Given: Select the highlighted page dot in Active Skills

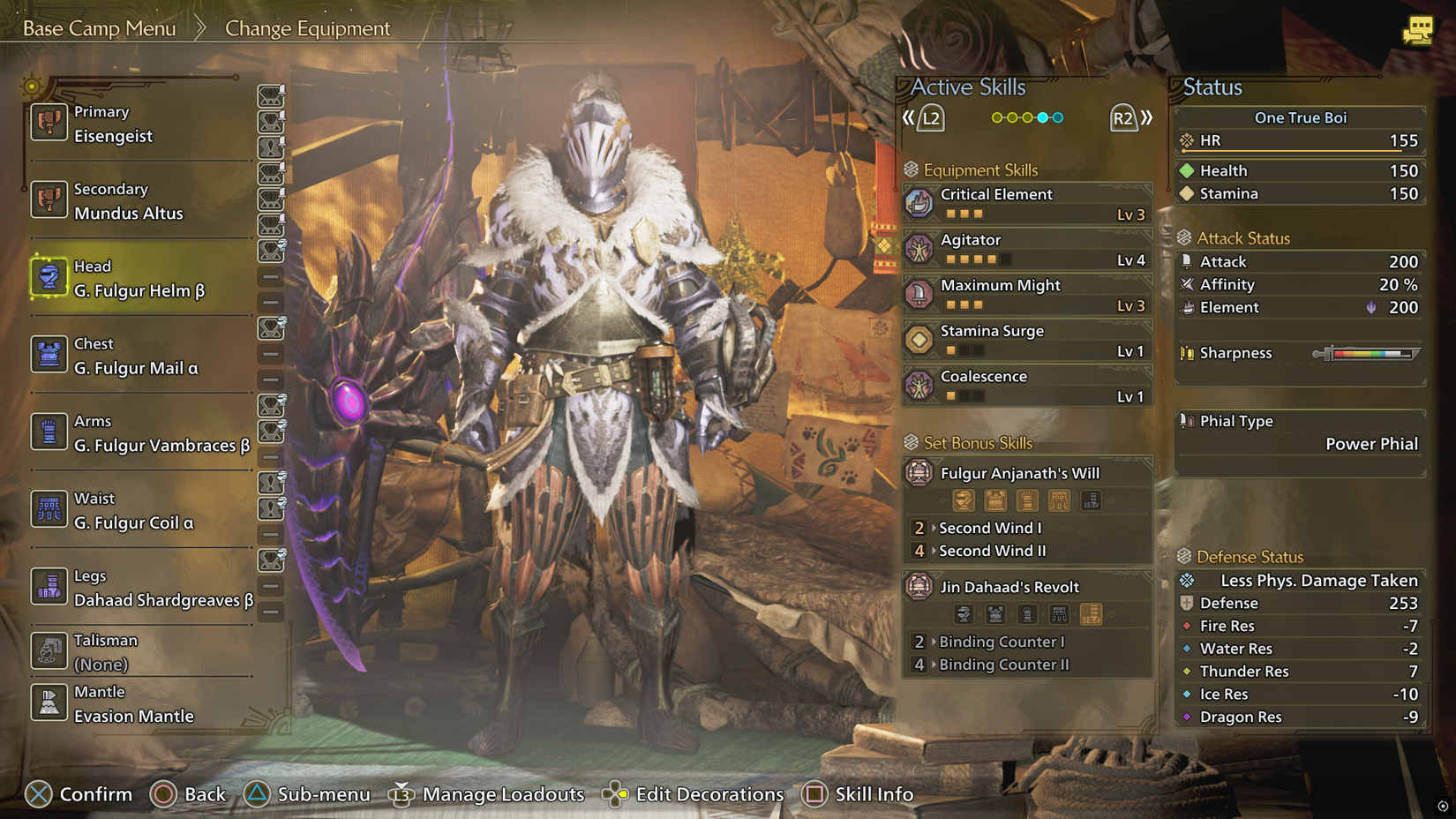Looking at the screenshot, I should point(1044,116).
